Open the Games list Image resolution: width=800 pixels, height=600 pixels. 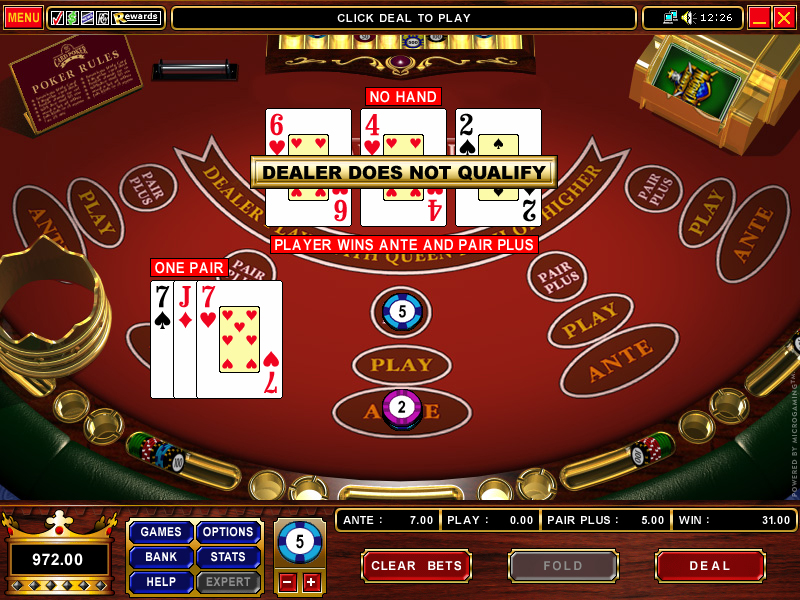pyautogui.click(x=161, y=532)
